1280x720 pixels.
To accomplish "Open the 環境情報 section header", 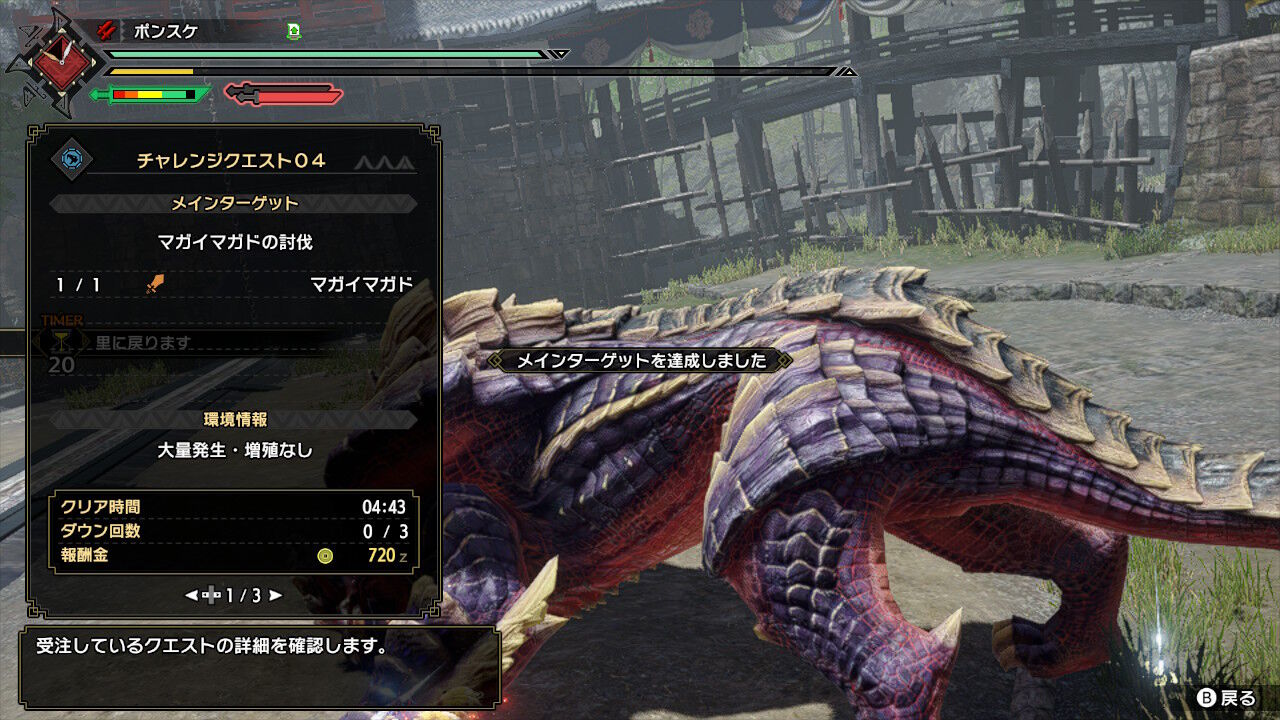I will click(x=236, y=419).
